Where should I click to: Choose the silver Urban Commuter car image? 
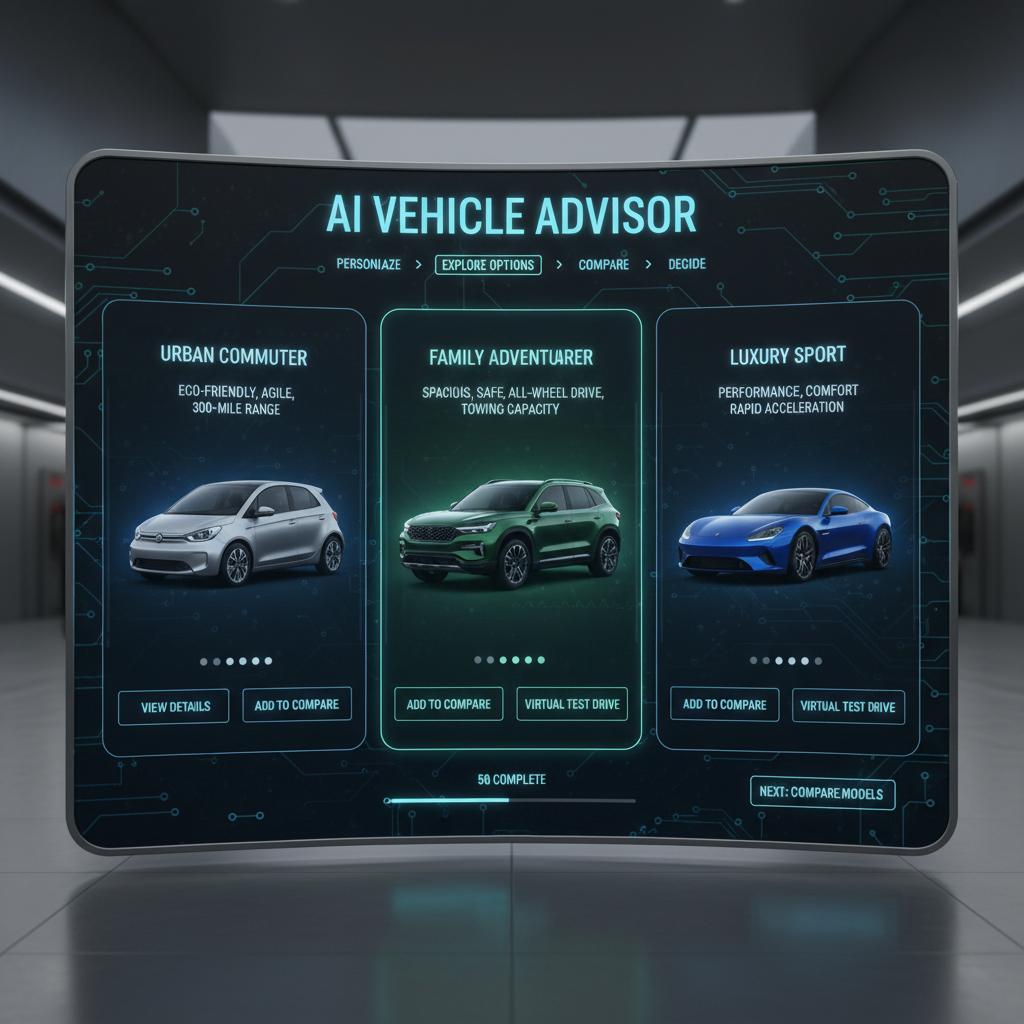point(236,532)
